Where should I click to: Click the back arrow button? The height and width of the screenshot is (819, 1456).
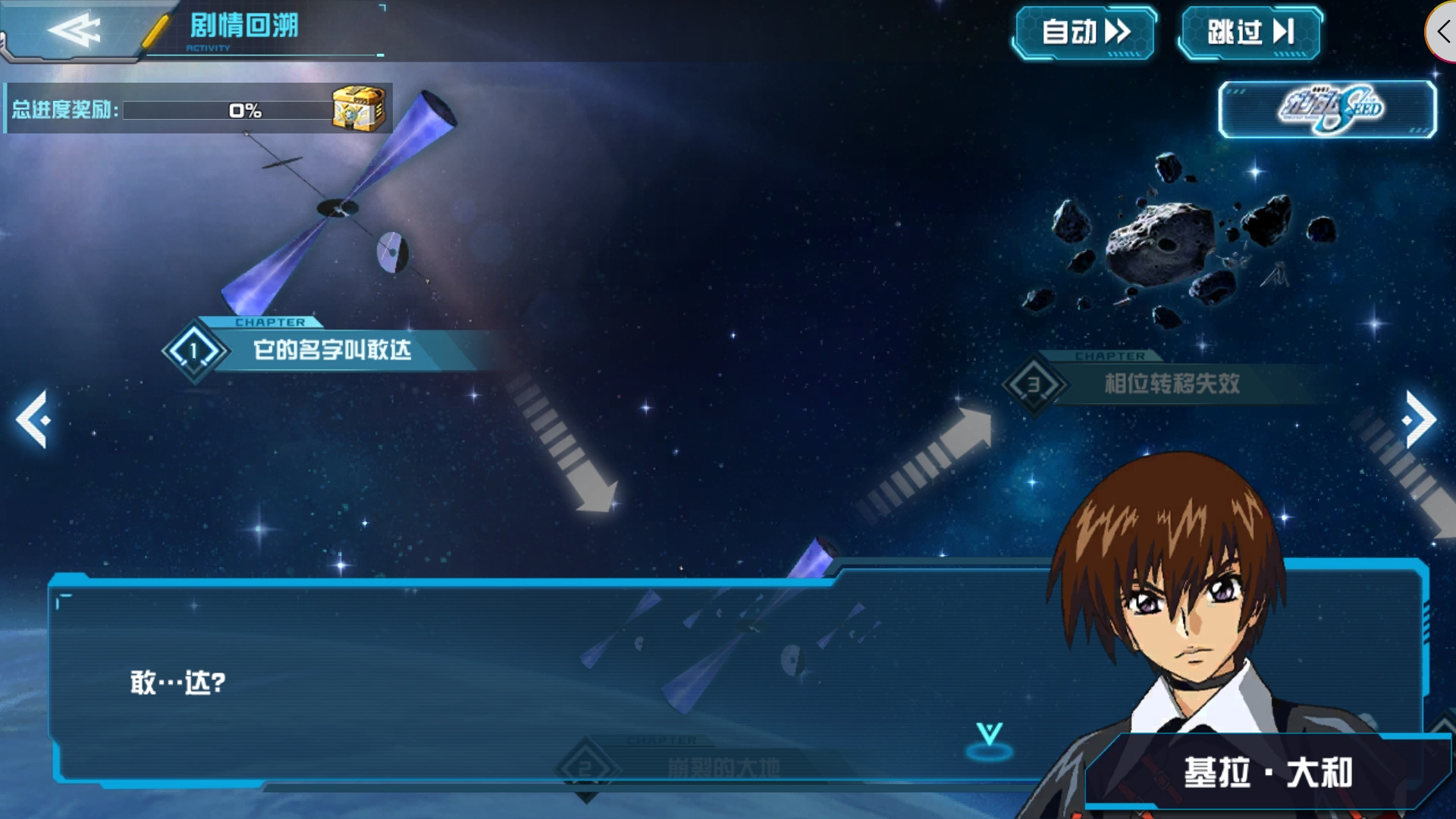click(74, 31)
